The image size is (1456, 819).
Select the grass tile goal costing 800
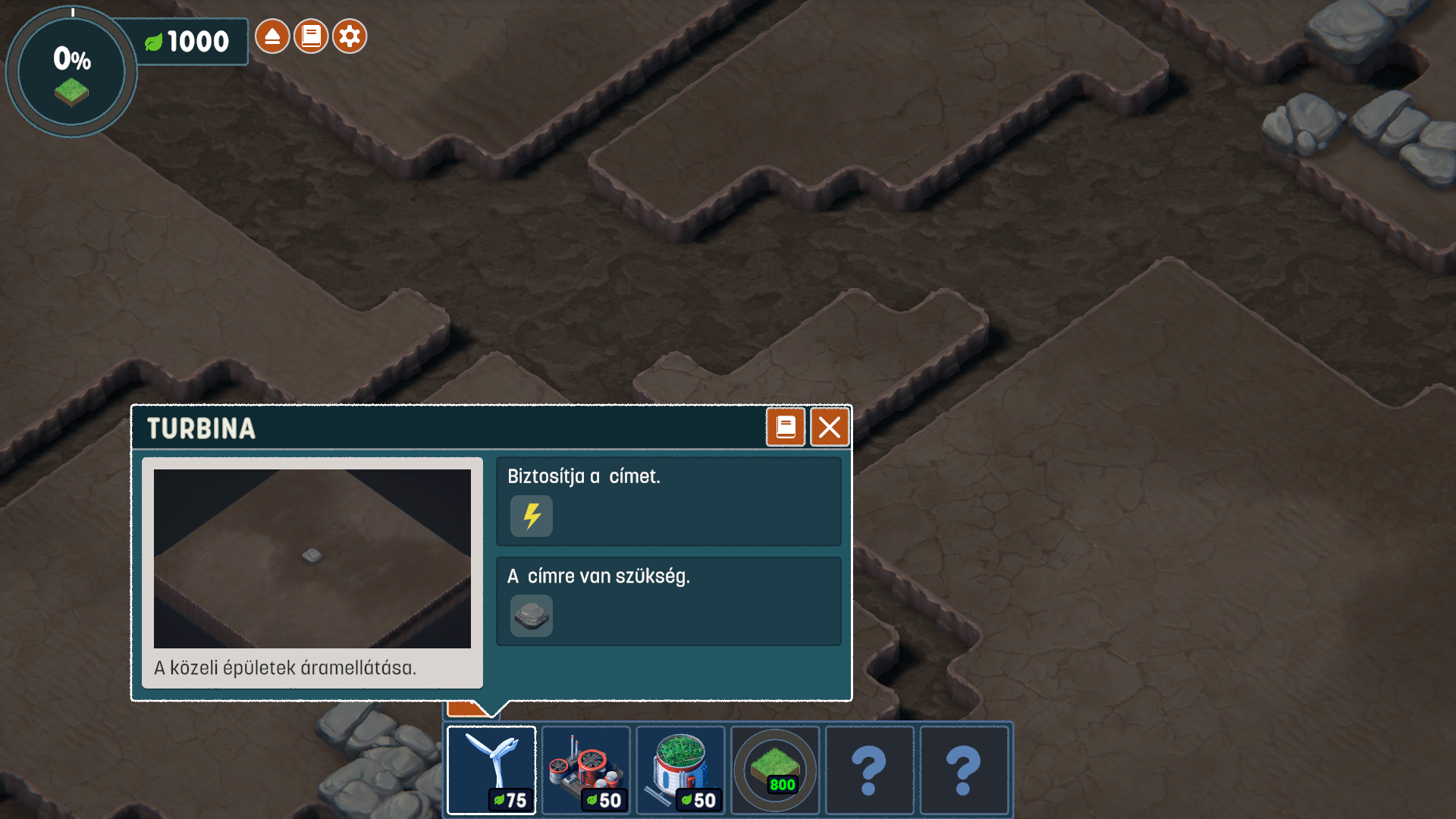[x=774, y=770]
